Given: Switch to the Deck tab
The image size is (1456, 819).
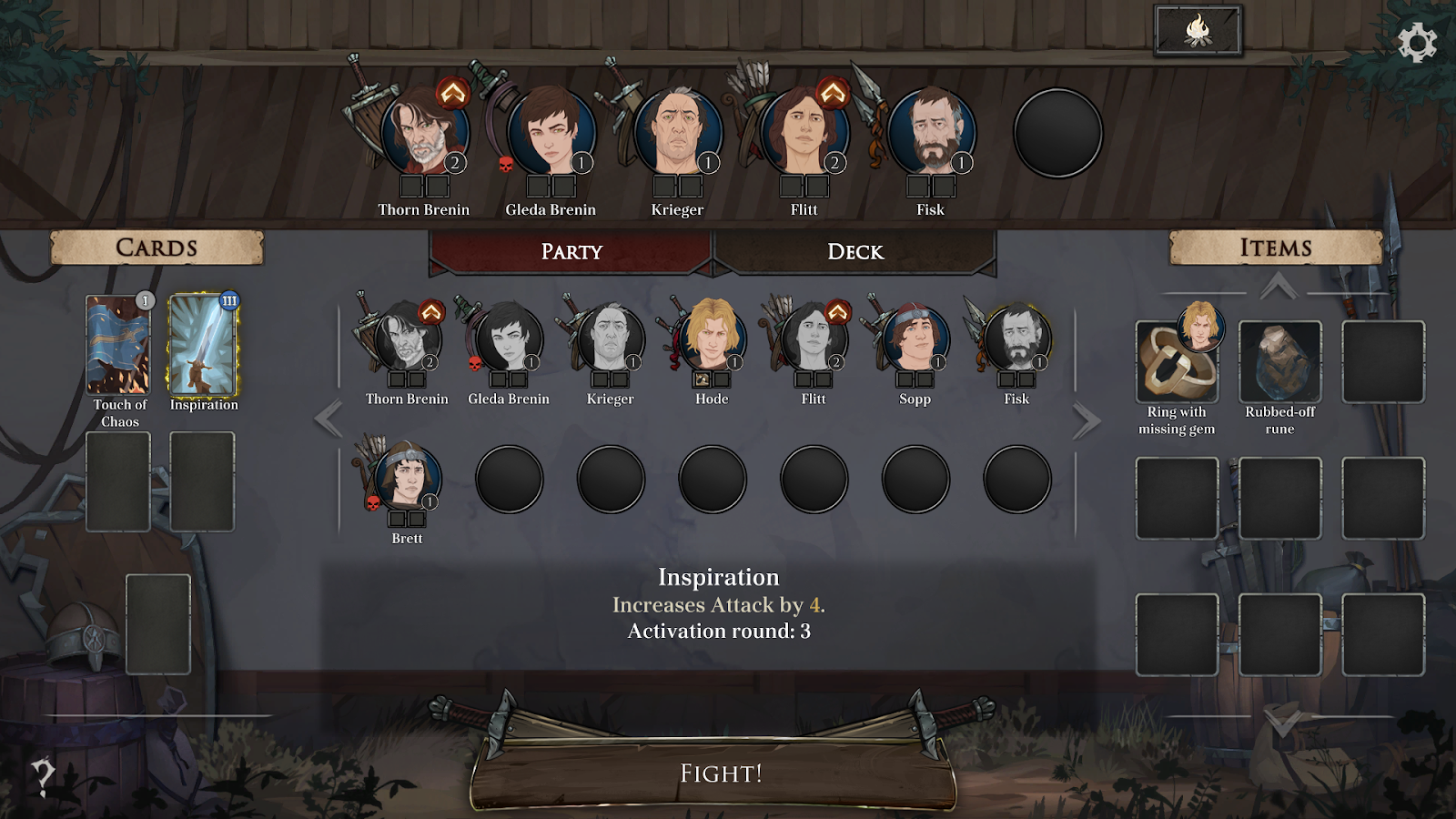Looking at the screenshot, I should pos(854,252).
